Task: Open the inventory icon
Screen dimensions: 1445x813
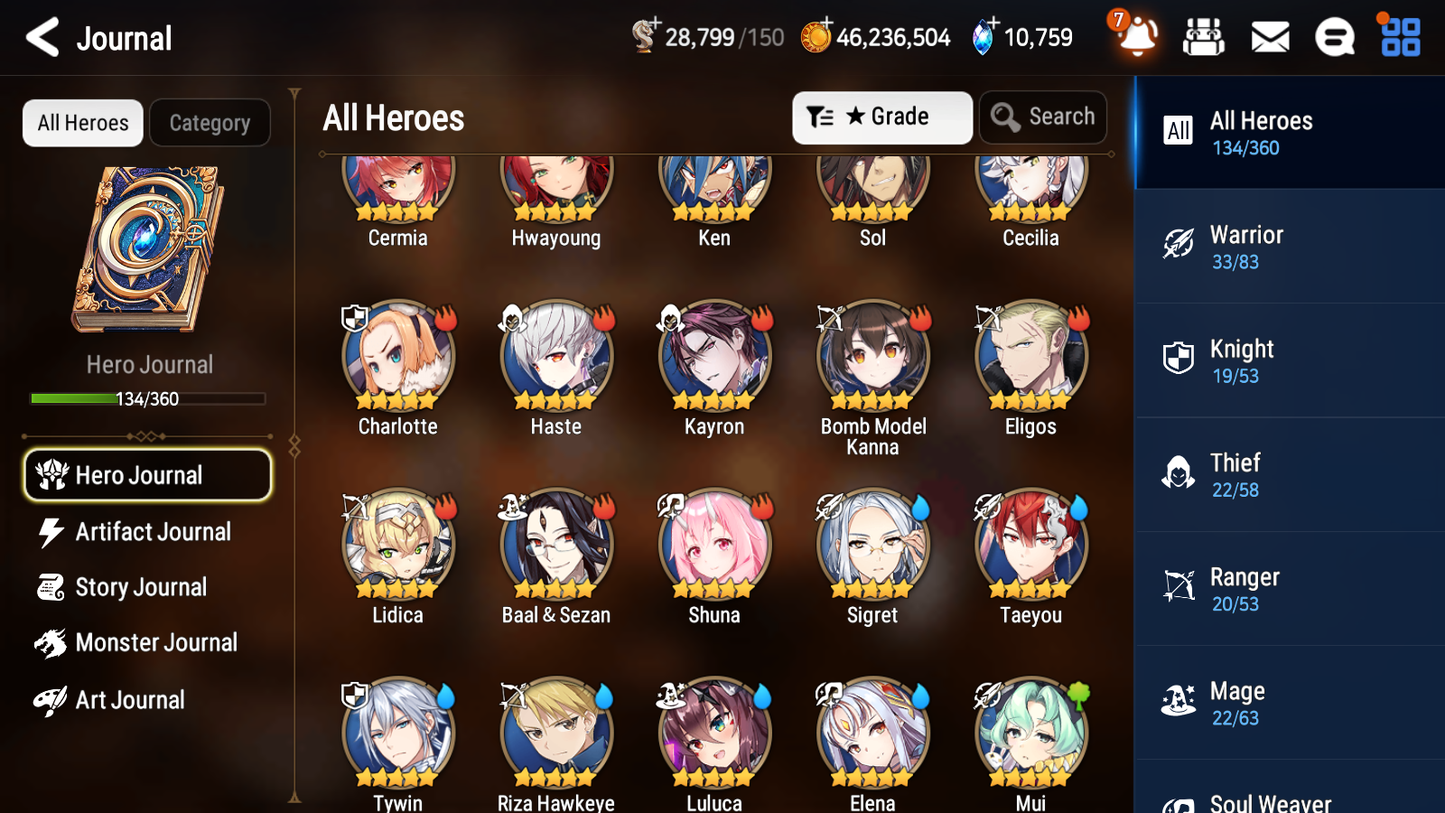Action: click(1203, 36)
